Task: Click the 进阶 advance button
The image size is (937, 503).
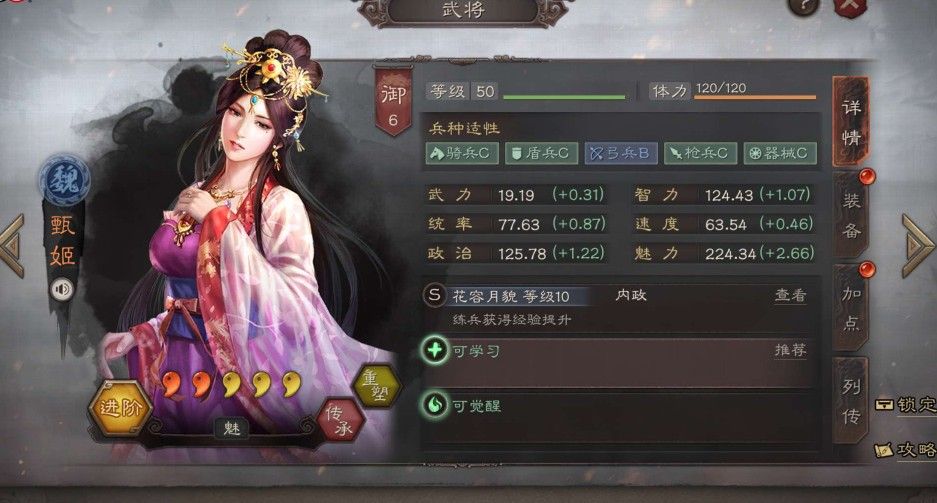Action: click(x=121, y=406)
